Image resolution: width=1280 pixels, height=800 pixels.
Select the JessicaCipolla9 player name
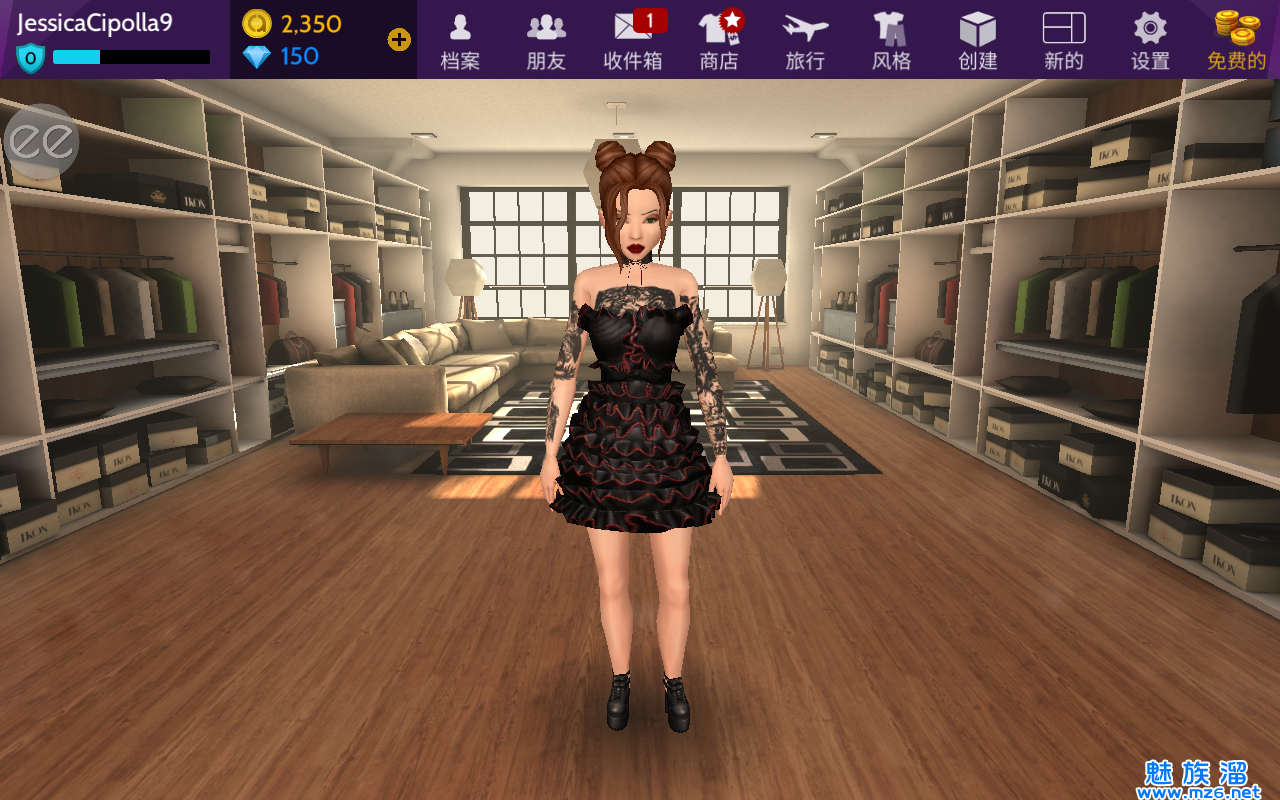tap(95, 23)
